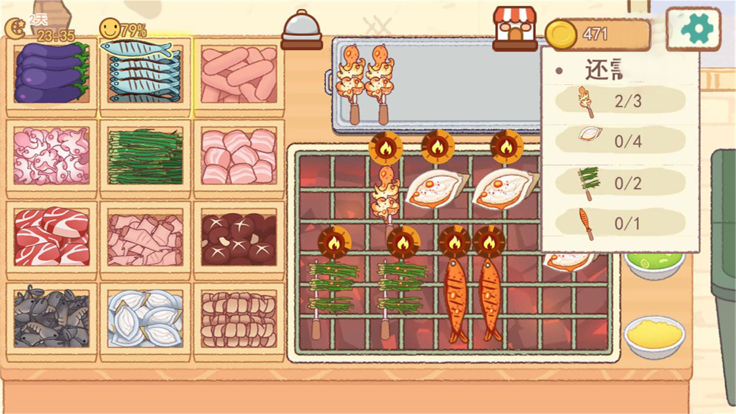
Task: Pick the green chives ingredient box
Action: pos(145,156)
